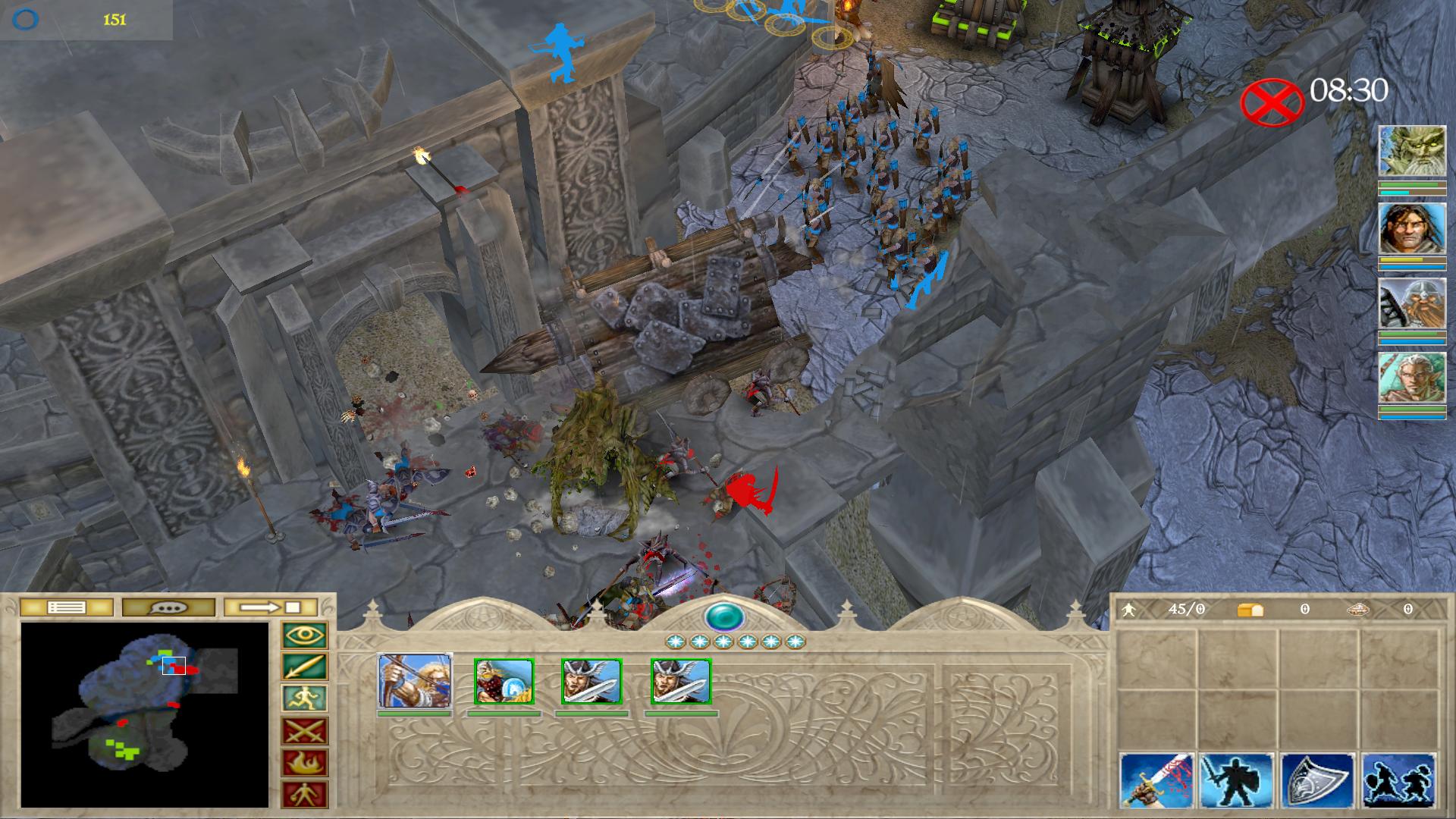Select the blond archer unit portrait

click(x=415, y=682)
